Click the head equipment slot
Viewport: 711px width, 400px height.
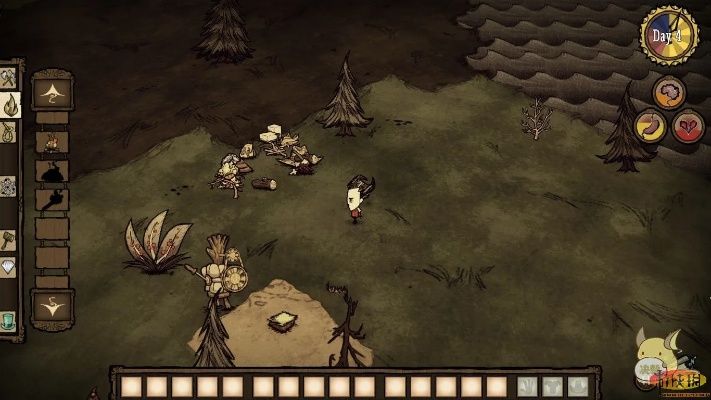pos(578,386)
